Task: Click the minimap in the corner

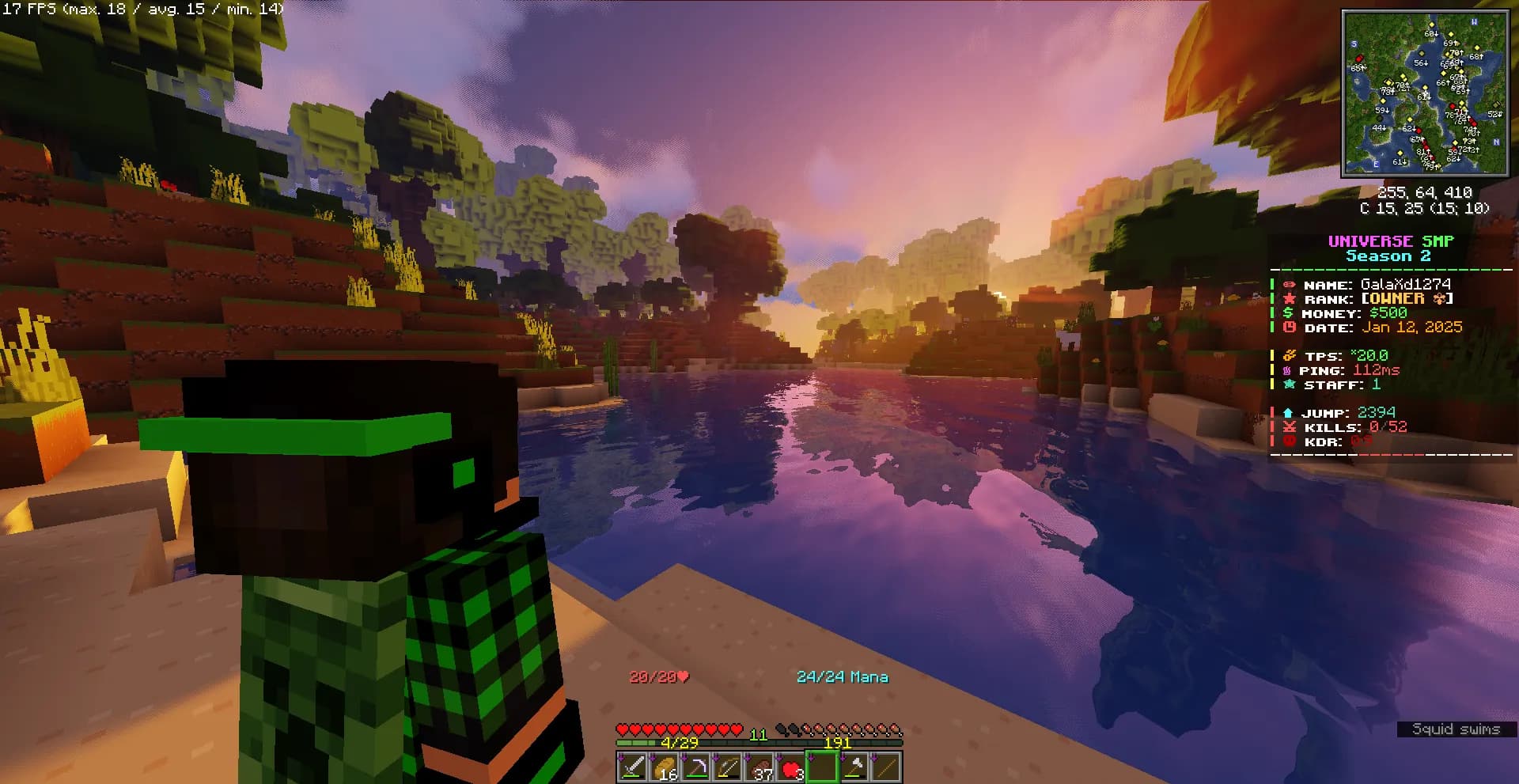Action: click(x=1424, y=93)
